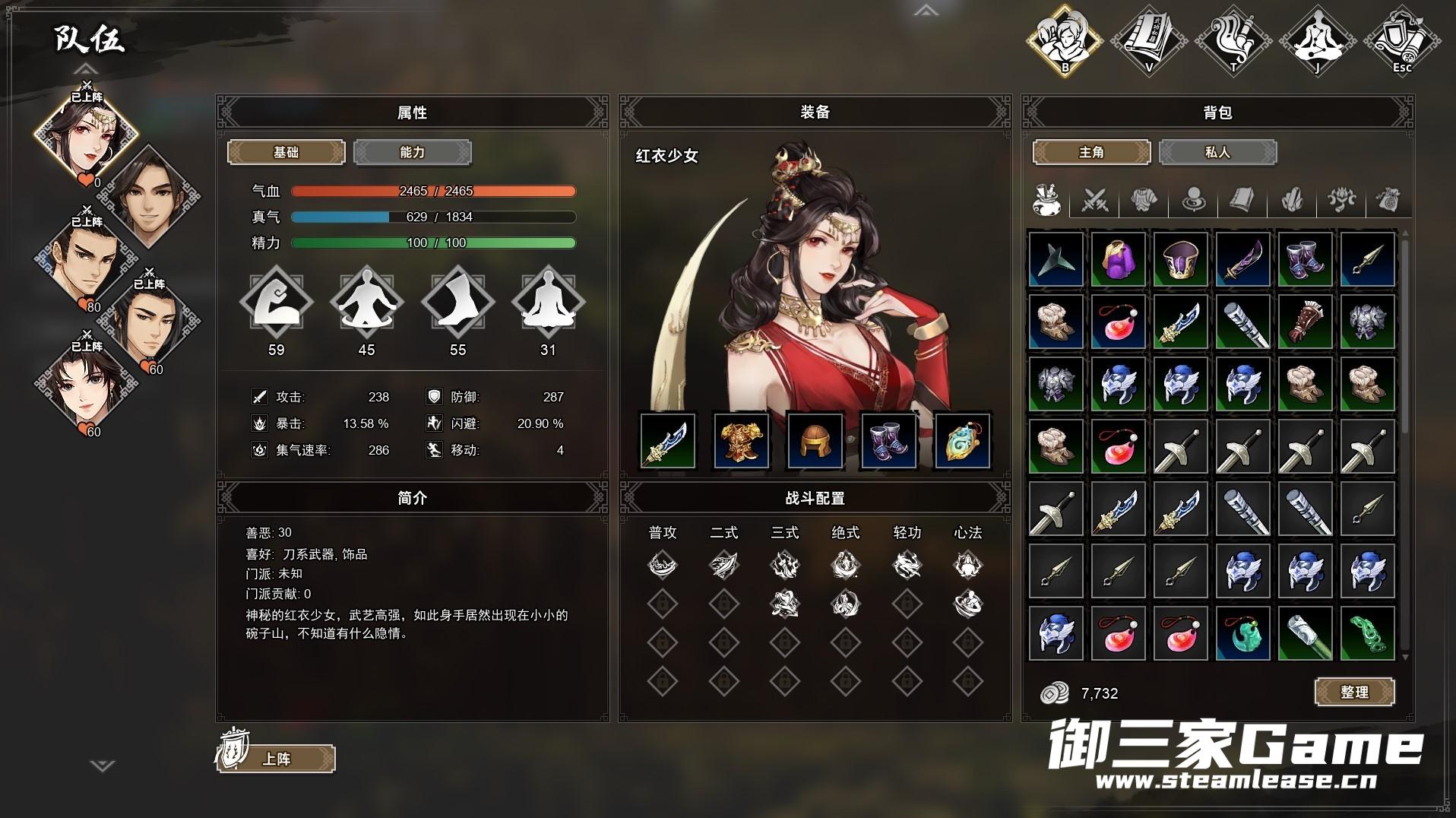Select the 基础 attributes tab
1456x818 pixels.
click(286, 153)
